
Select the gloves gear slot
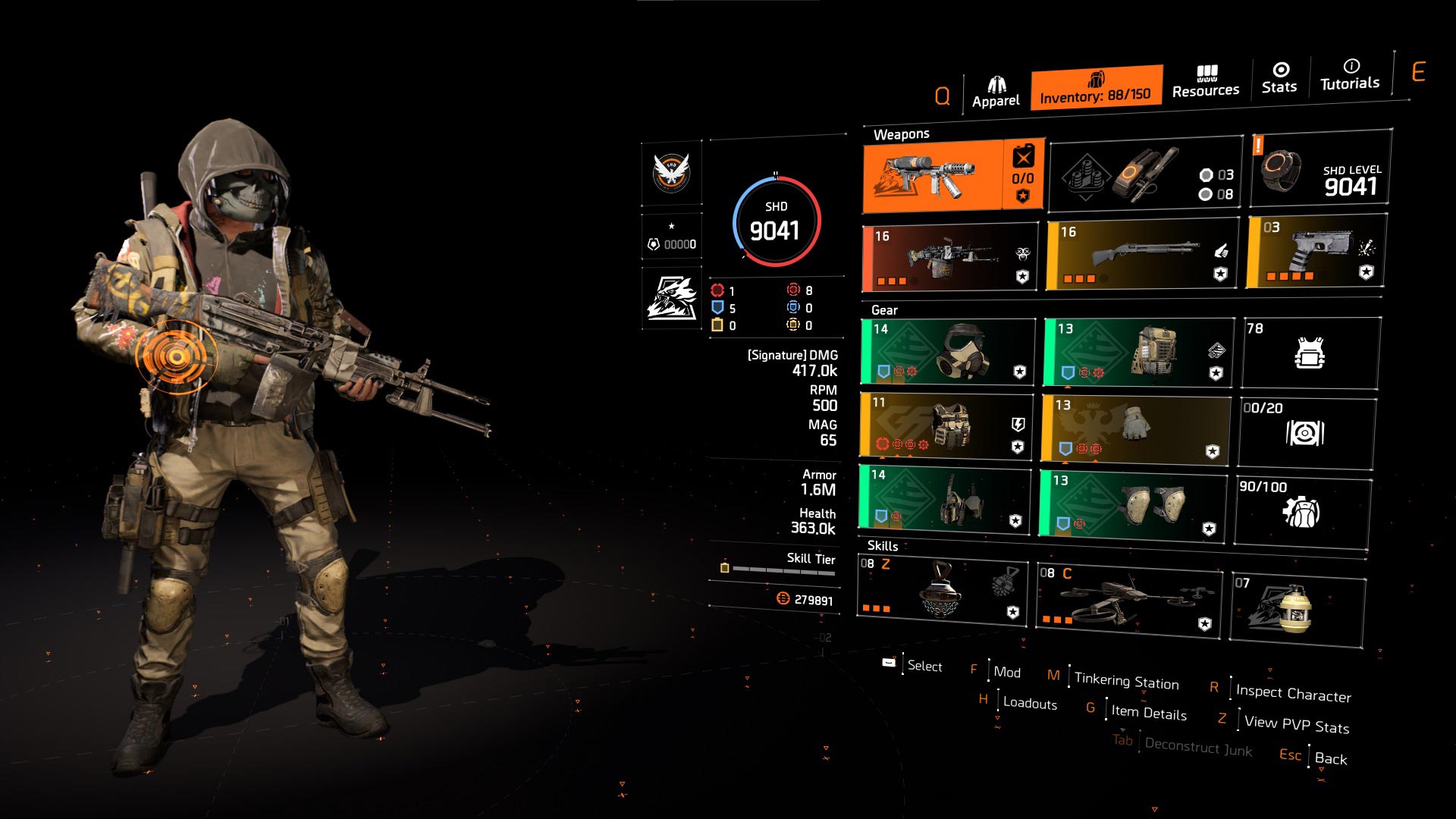click(1135, 427)
